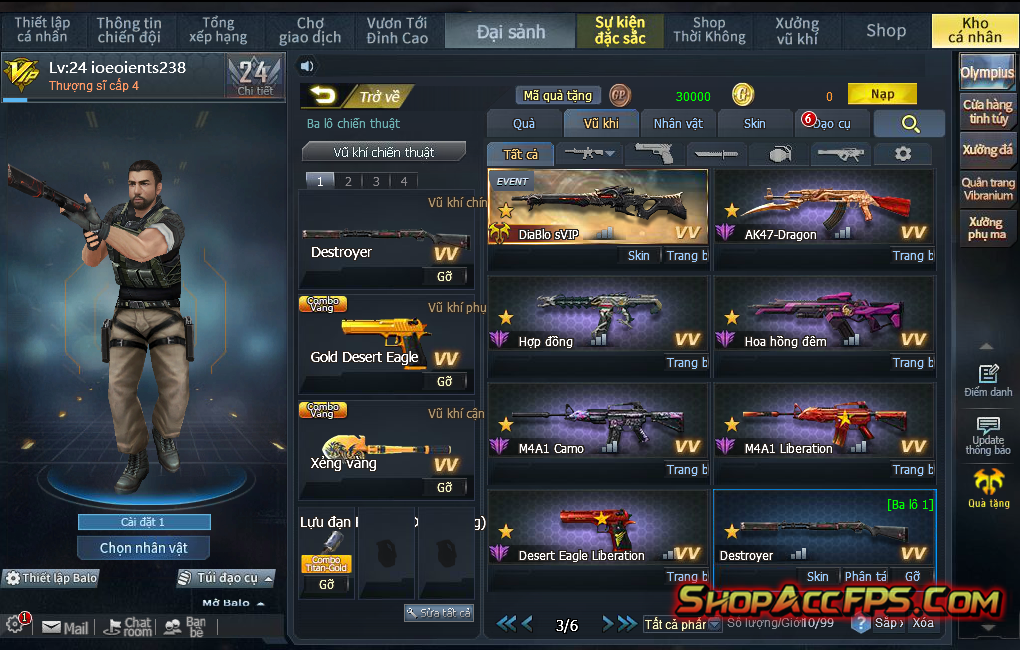Switch to the Skin tab

(x=754, y=123)
